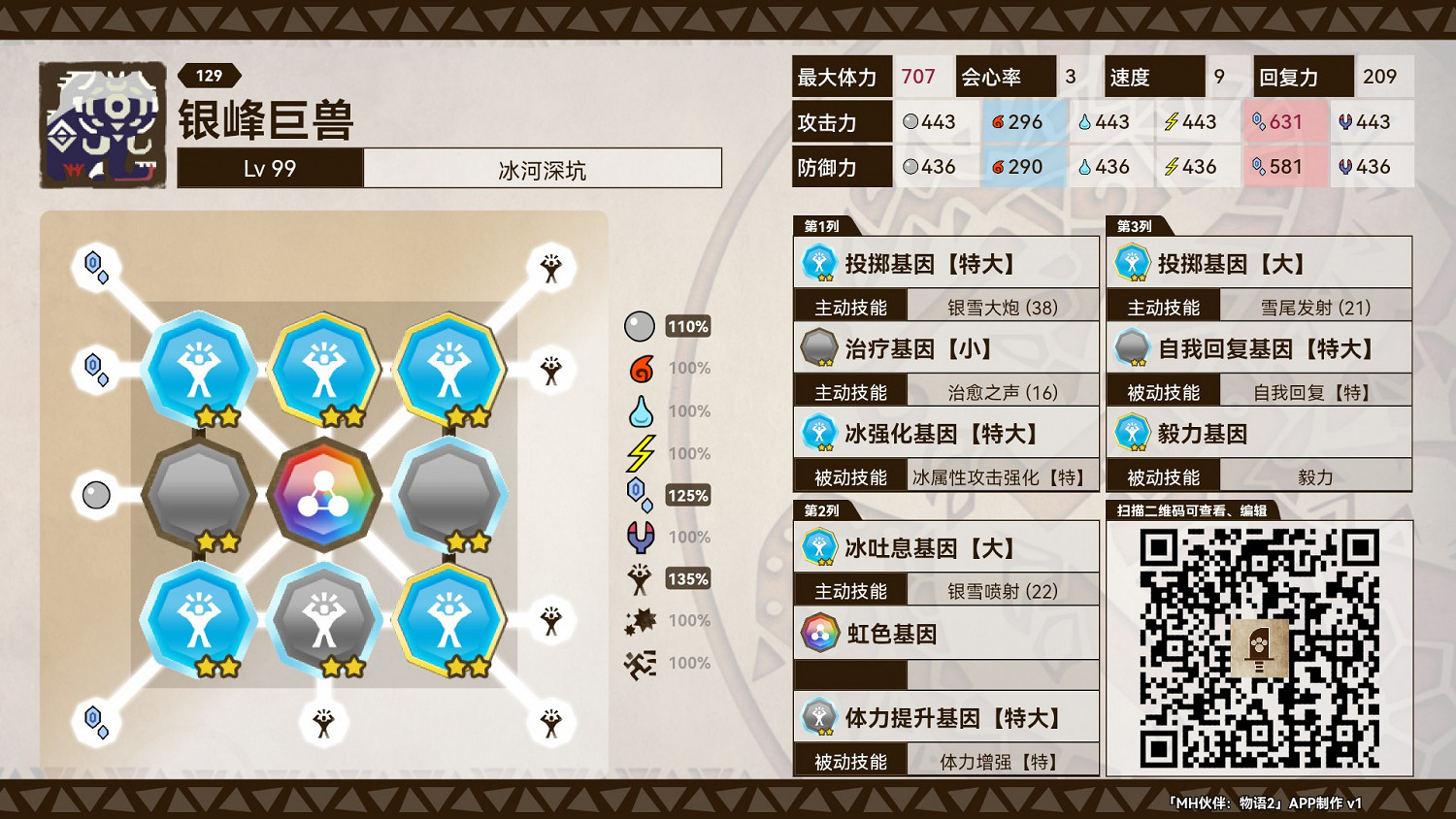Select the 虹色基因 rainbow gene icon
1456x819 pixels.
coord(820,632)
